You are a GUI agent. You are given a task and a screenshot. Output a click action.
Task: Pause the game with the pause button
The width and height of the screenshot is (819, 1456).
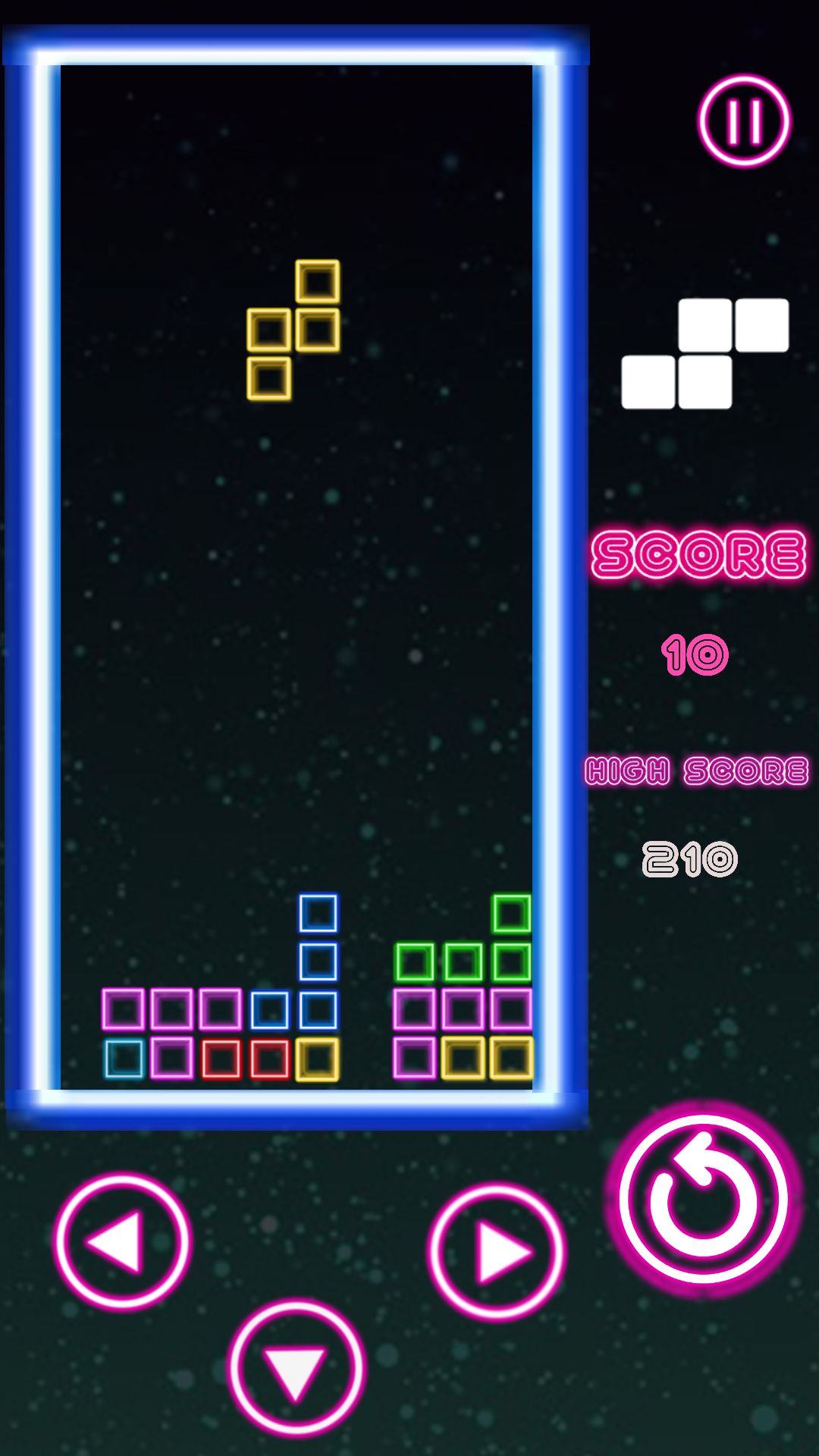[x=744, y=121]
